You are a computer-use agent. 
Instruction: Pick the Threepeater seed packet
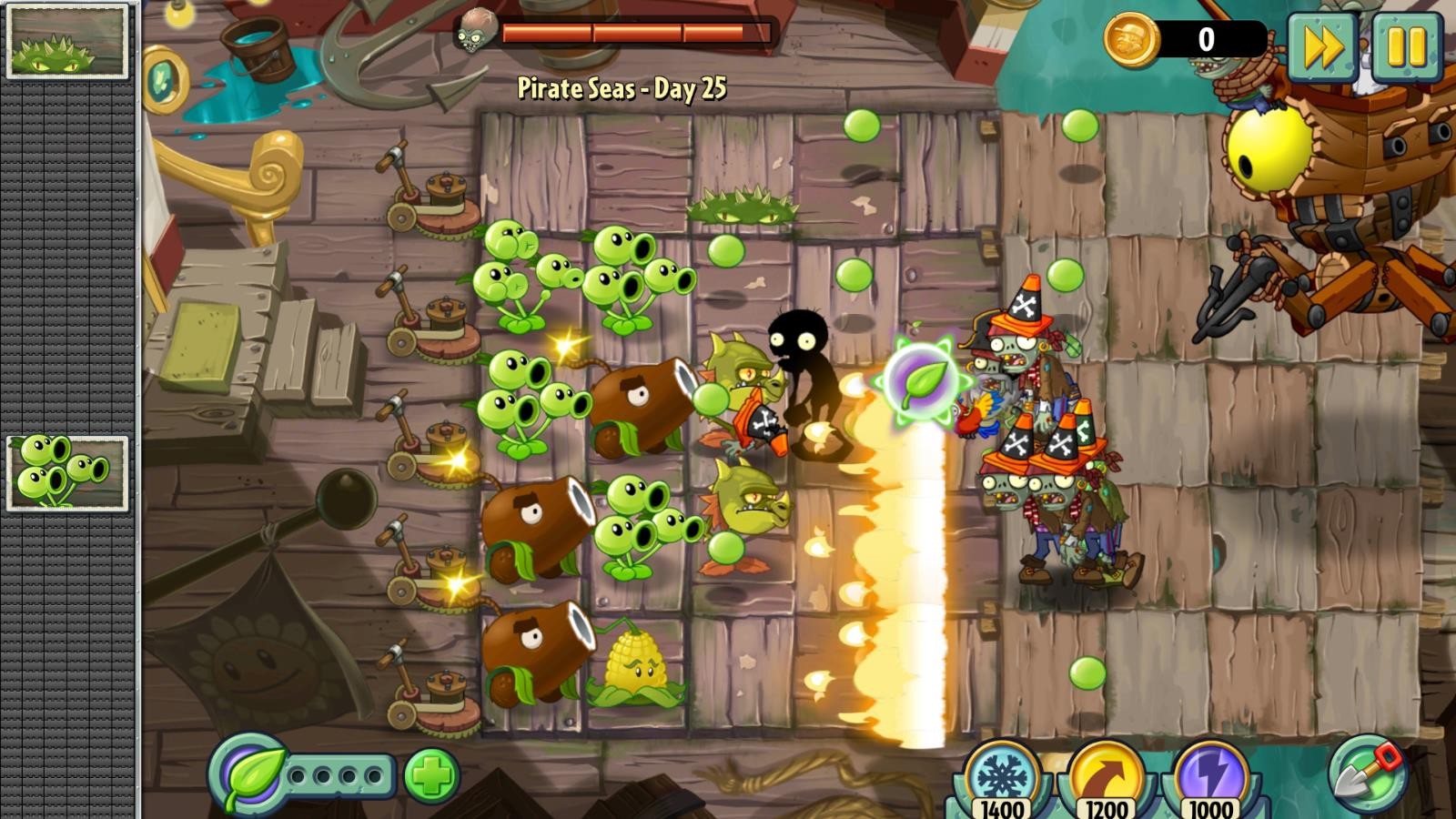pyautogui.click(x=67, y=472)
